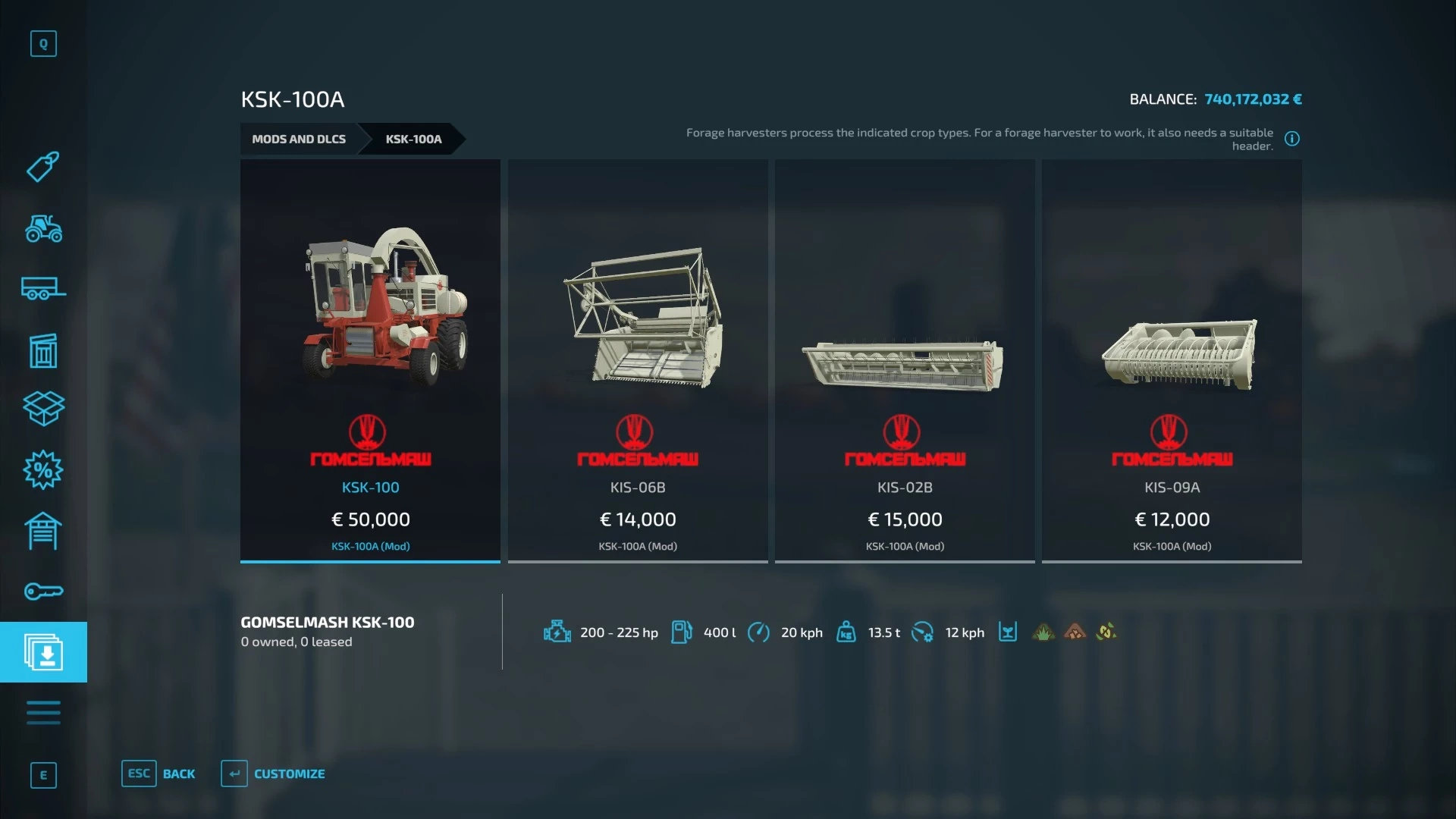Click the KSK-100A breadcrumb

[413, 139]
